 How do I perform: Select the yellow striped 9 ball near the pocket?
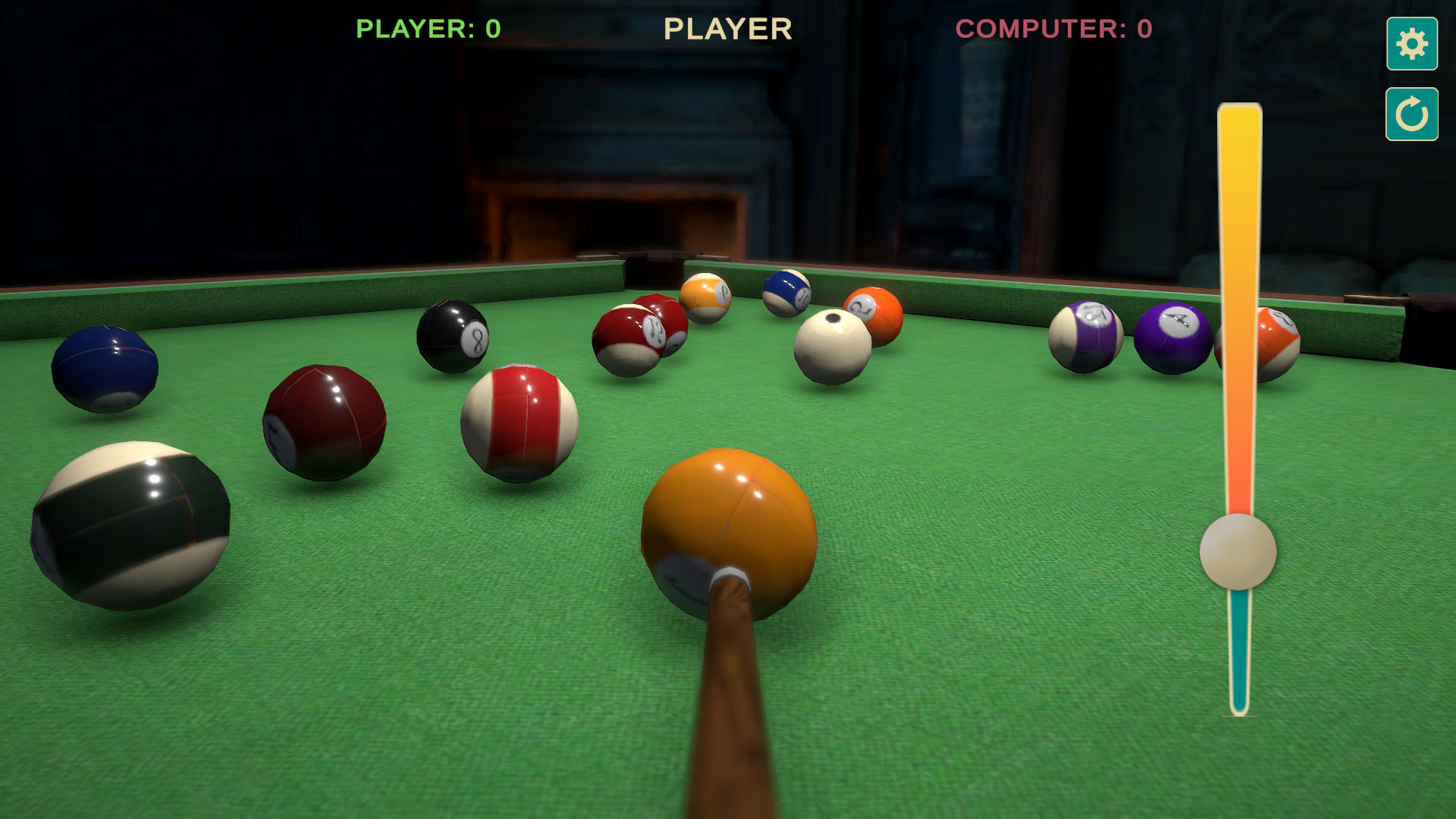coord(707,298)
